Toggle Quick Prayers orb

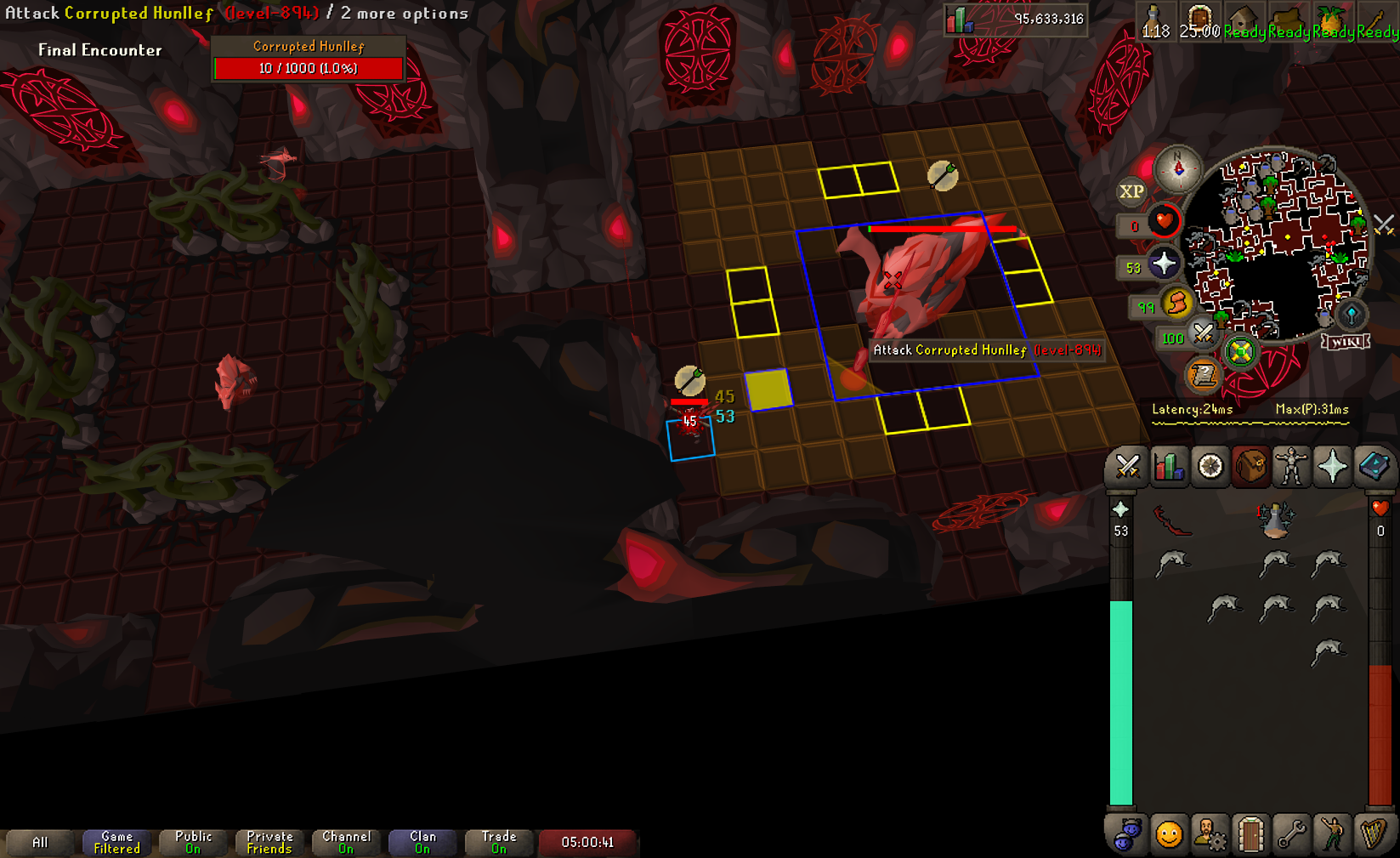1164,265
